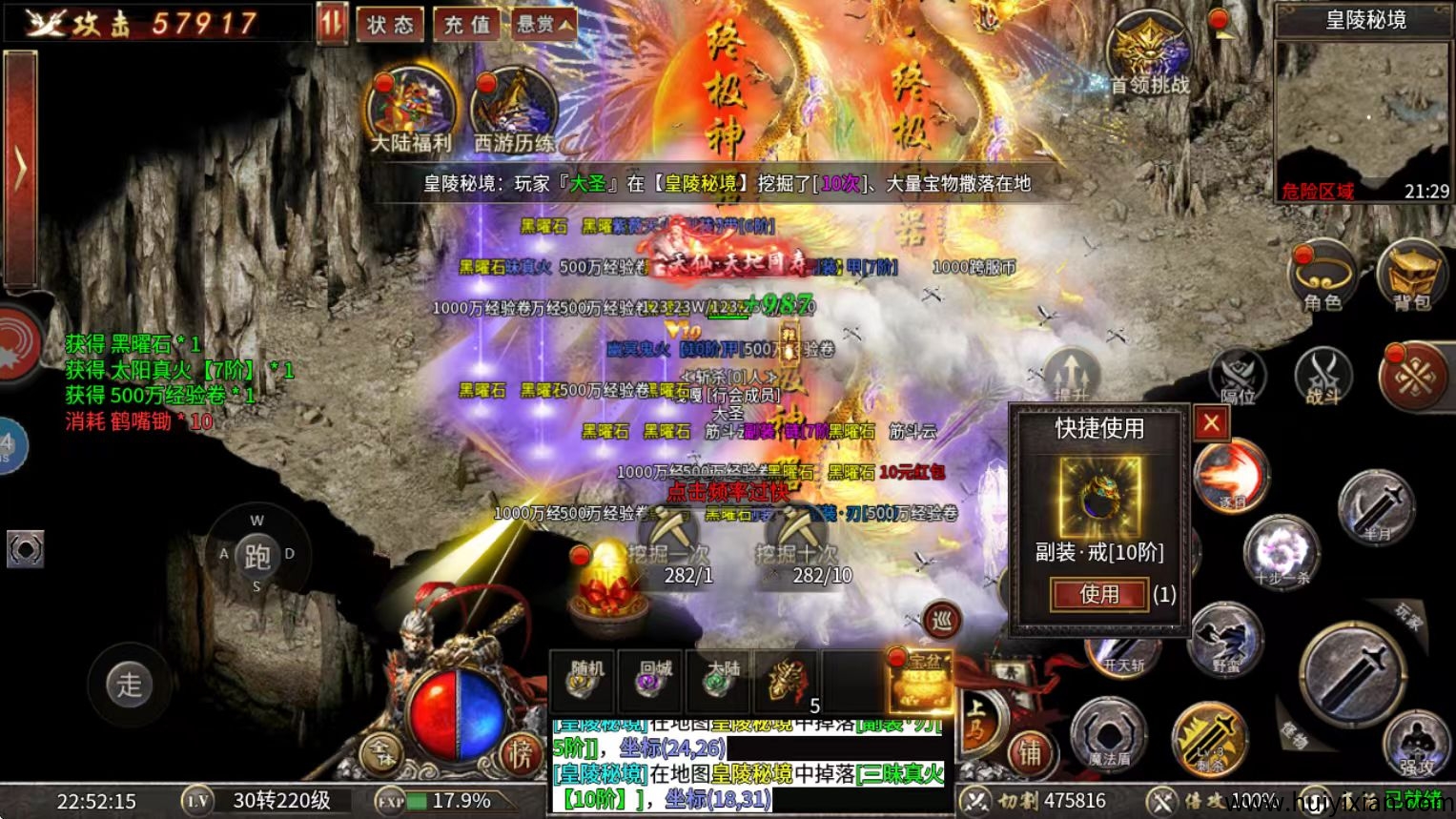
Task: Expand the left edge side panel arrow
Action: tap(22, 164)
